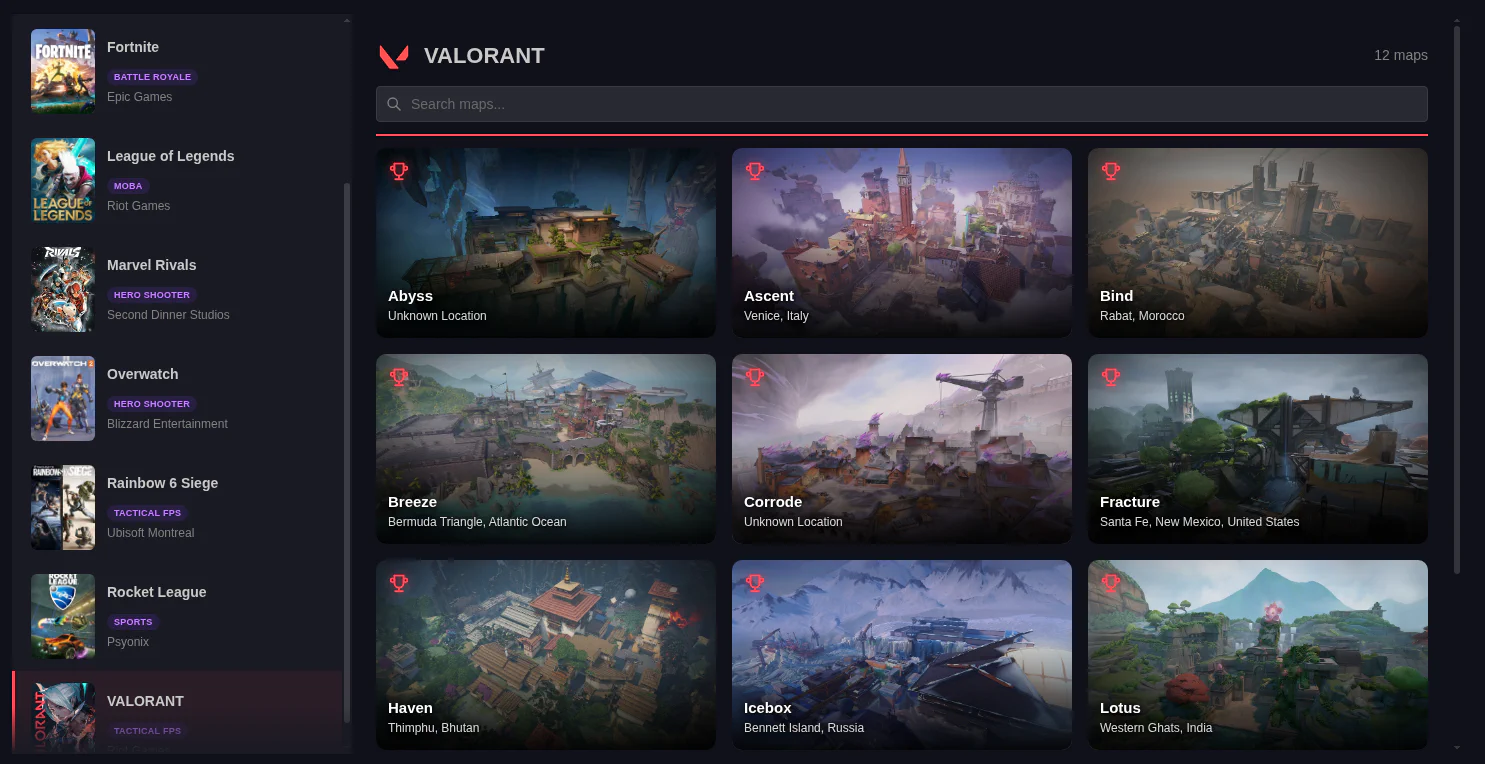This screenshot has height=764, width=1485.
Task: Click the trophy icon on the Abyss card
Action: click(x=399, y=171)
